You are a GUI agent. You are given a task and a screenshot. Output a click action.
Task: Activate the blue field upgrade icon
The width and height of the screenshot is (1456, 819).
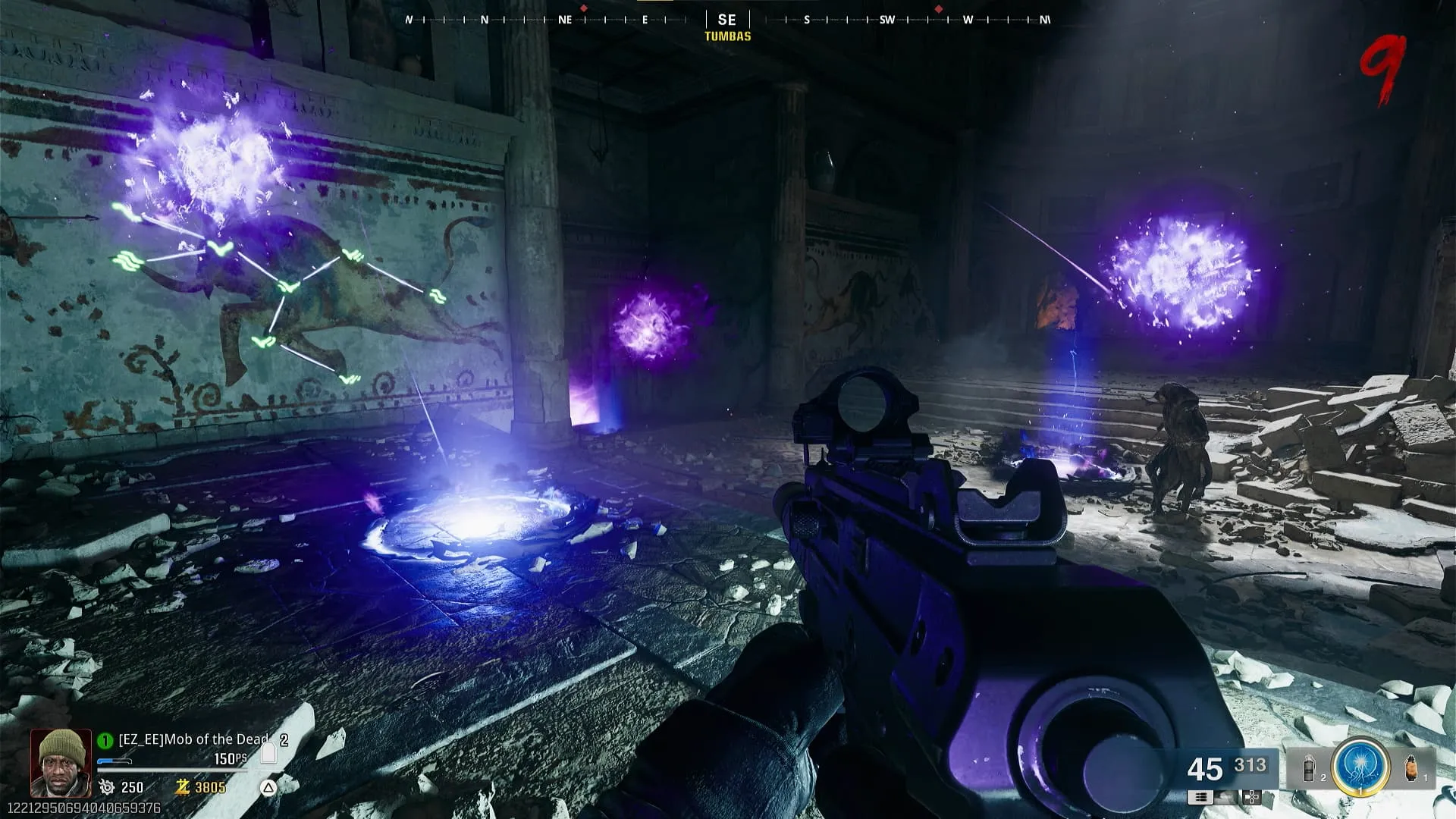[1360, 766]
